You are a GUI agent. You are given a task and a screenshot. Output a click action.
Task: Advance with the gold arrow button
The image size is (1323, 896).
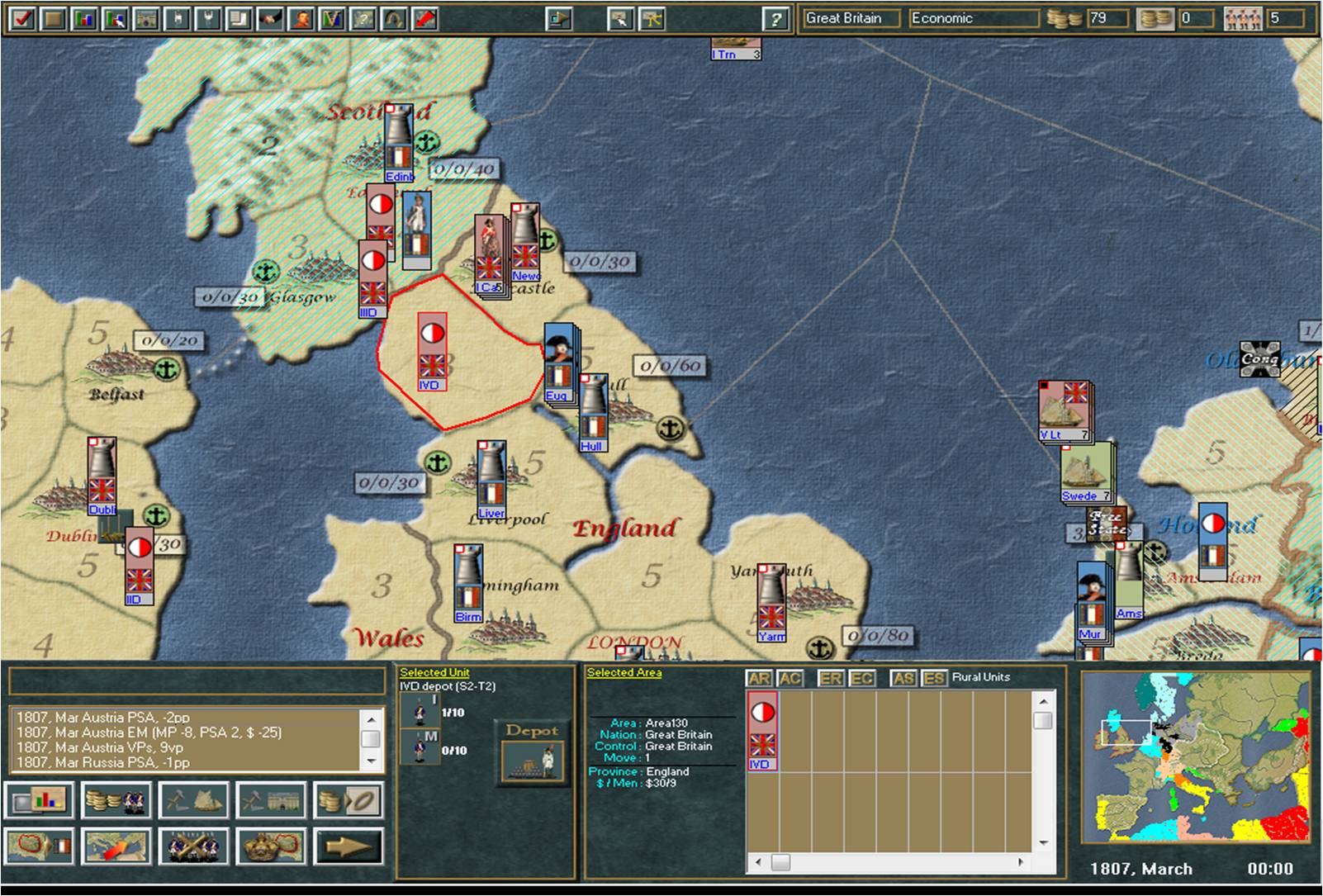[x=349, y=846]
